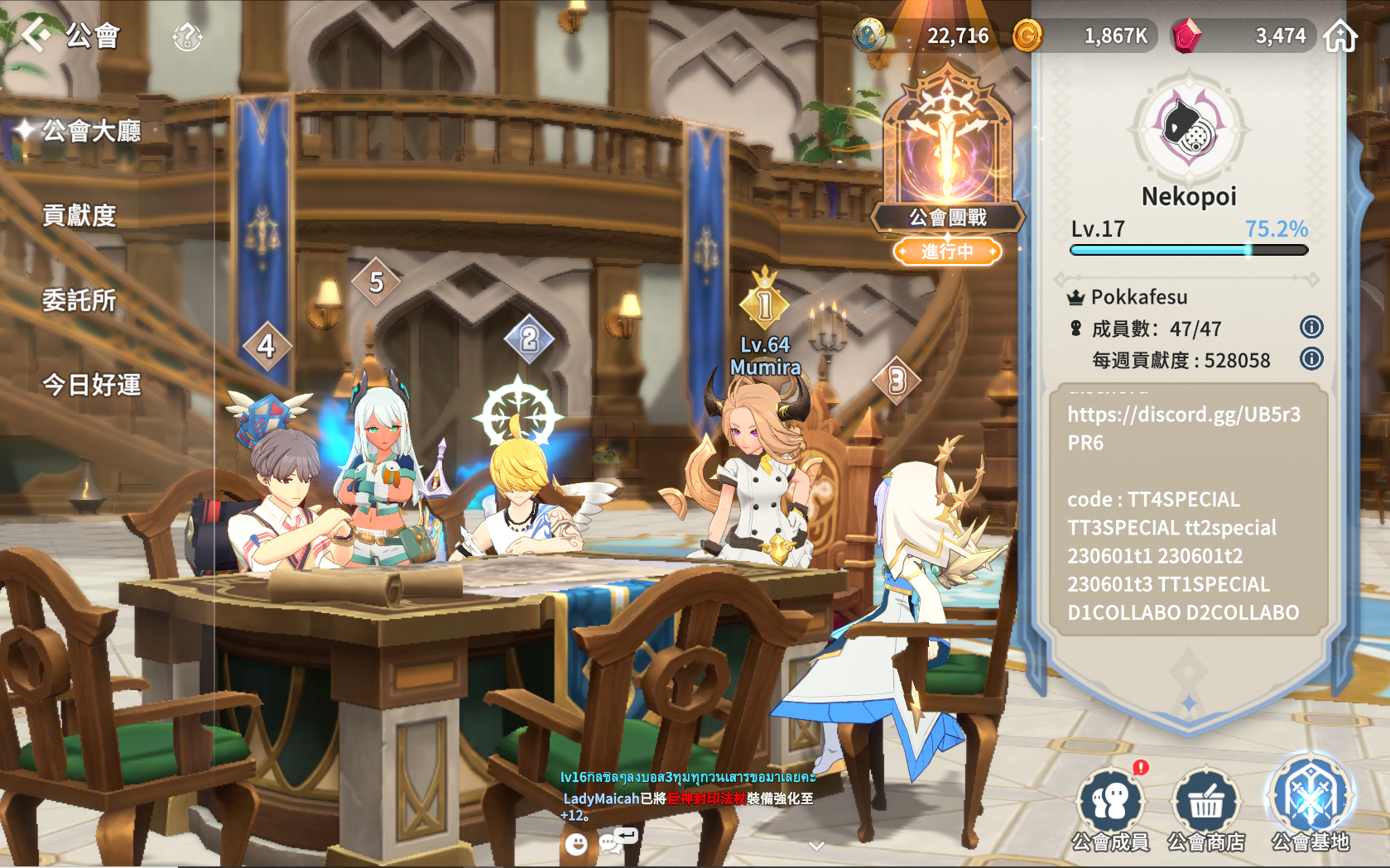
Task: Show info for 成員數 member count
Action: (x=1311, y=327)
